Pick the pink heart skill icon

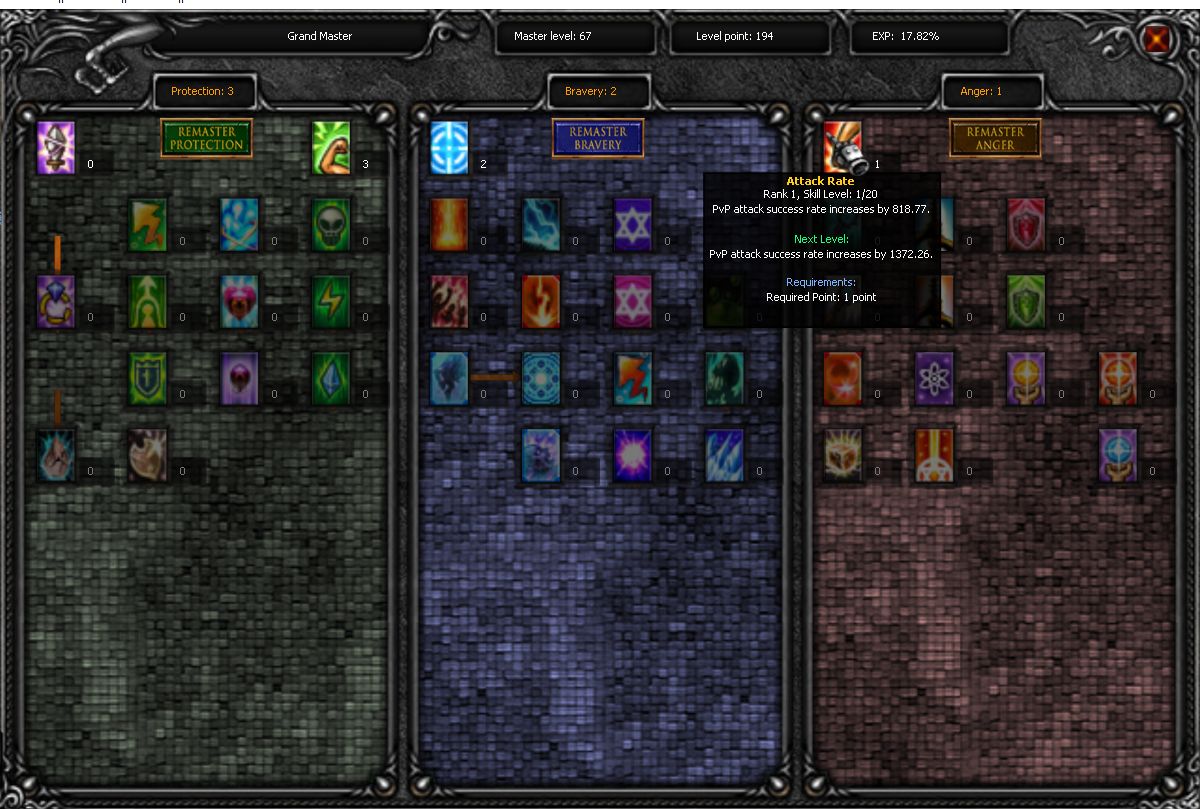[240, 302]
